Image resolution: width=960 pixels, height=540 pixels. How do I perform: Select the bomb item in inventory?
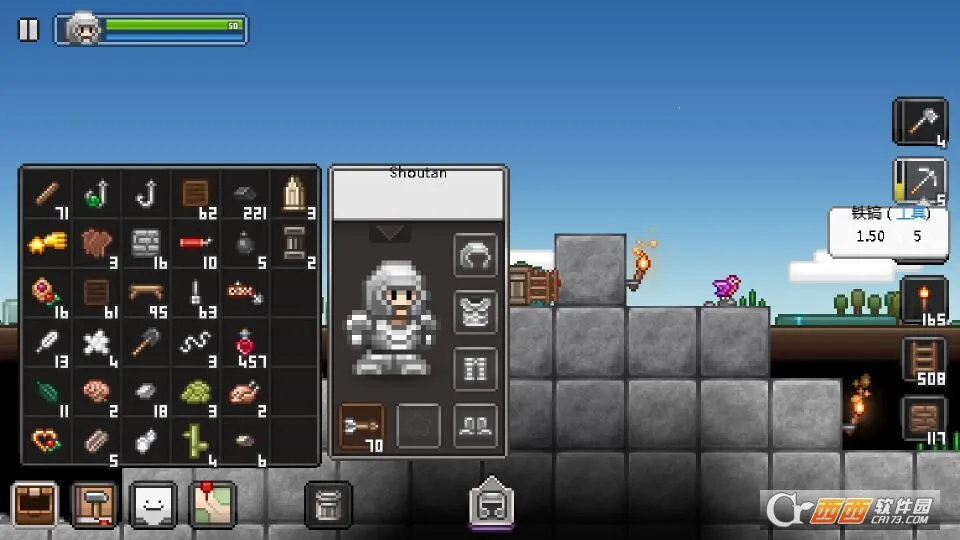coord(245,243)
